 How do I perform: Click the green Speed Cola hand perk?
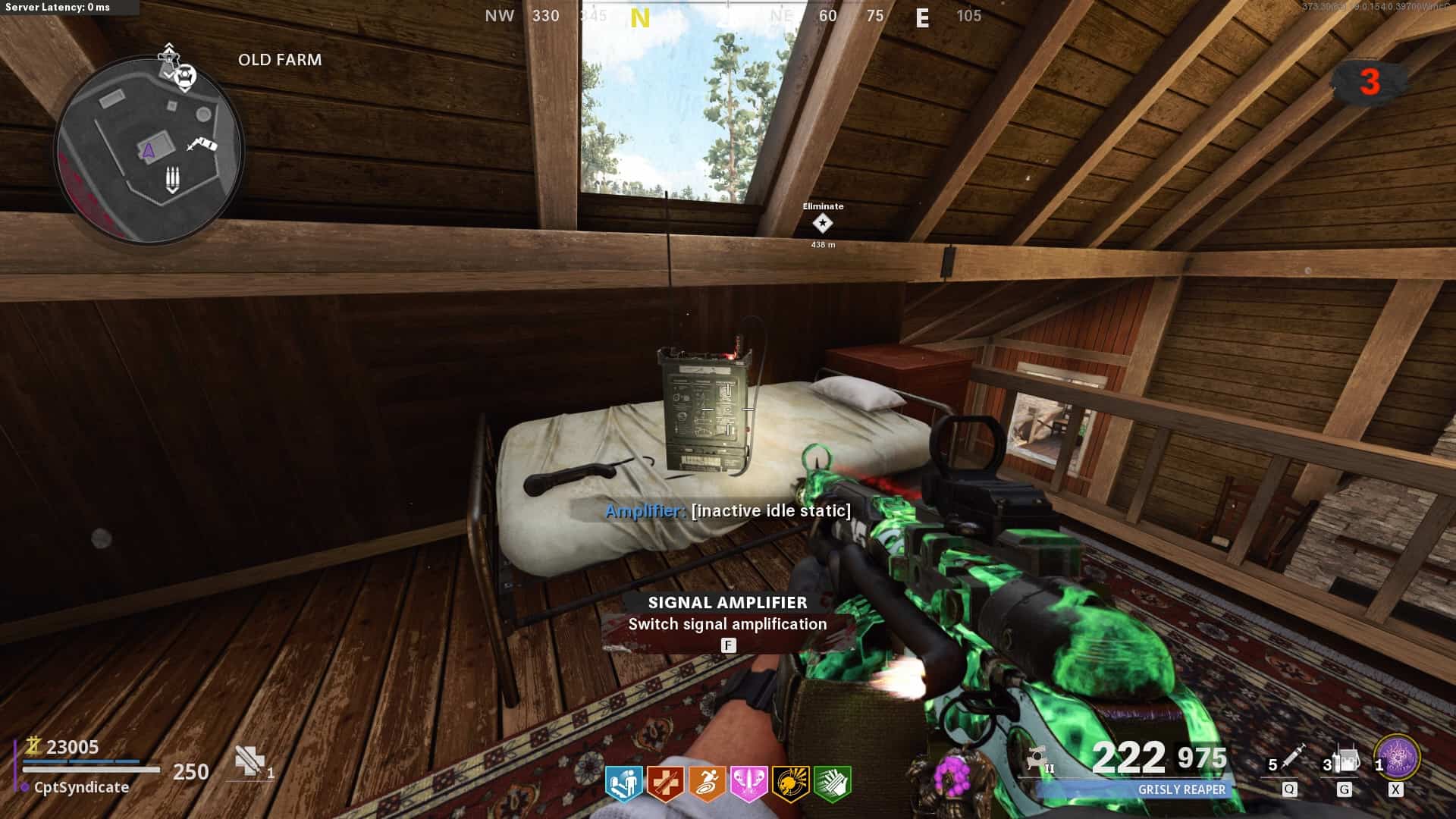coord(832,784)
